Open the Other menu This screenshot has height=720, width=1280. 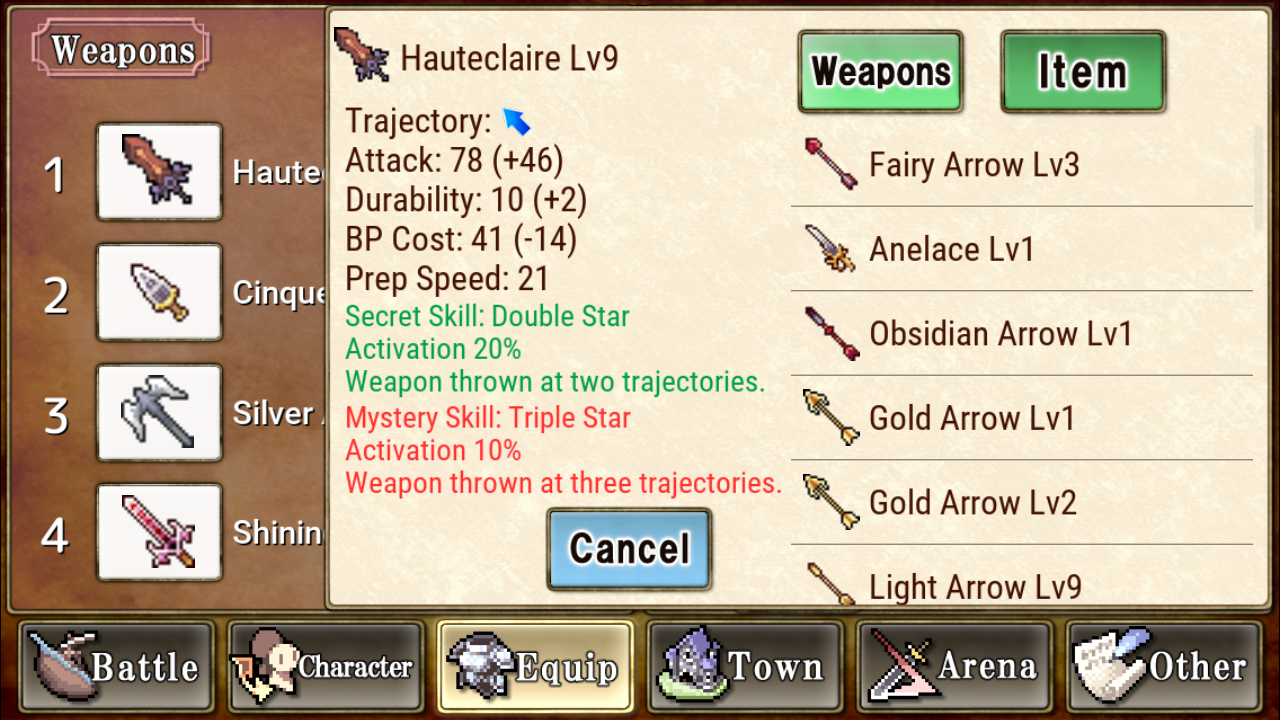tap(1165, 666)
